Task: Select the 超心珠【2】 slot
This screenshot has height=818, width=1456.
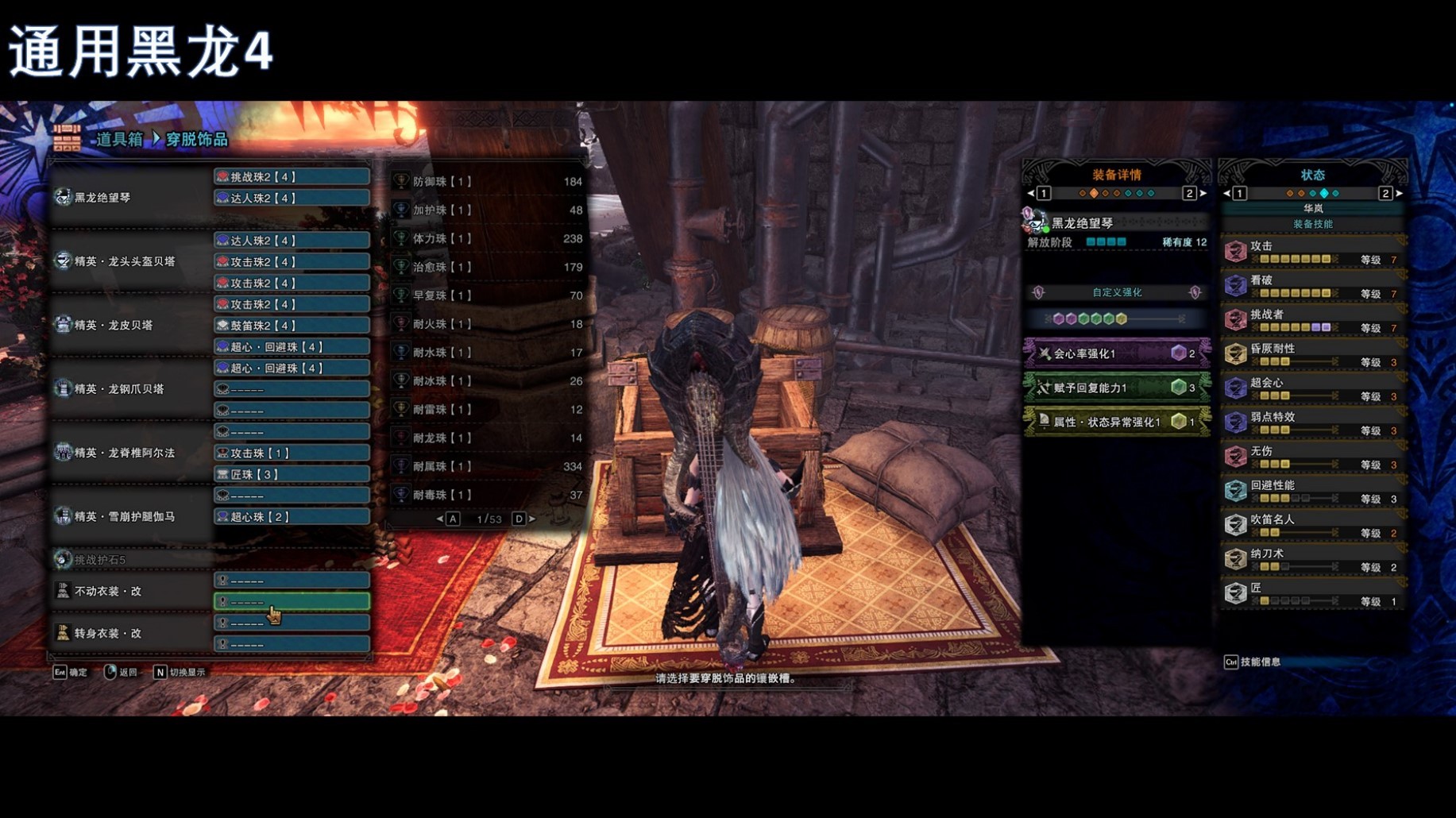Action: [x=292, y=517]
